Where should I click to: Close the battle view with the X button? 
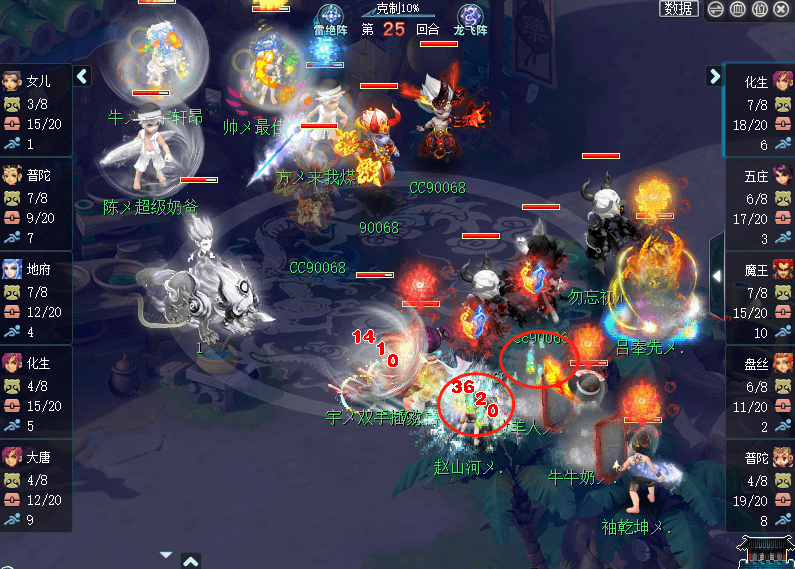pyautogui.click(x=781, y=9)
